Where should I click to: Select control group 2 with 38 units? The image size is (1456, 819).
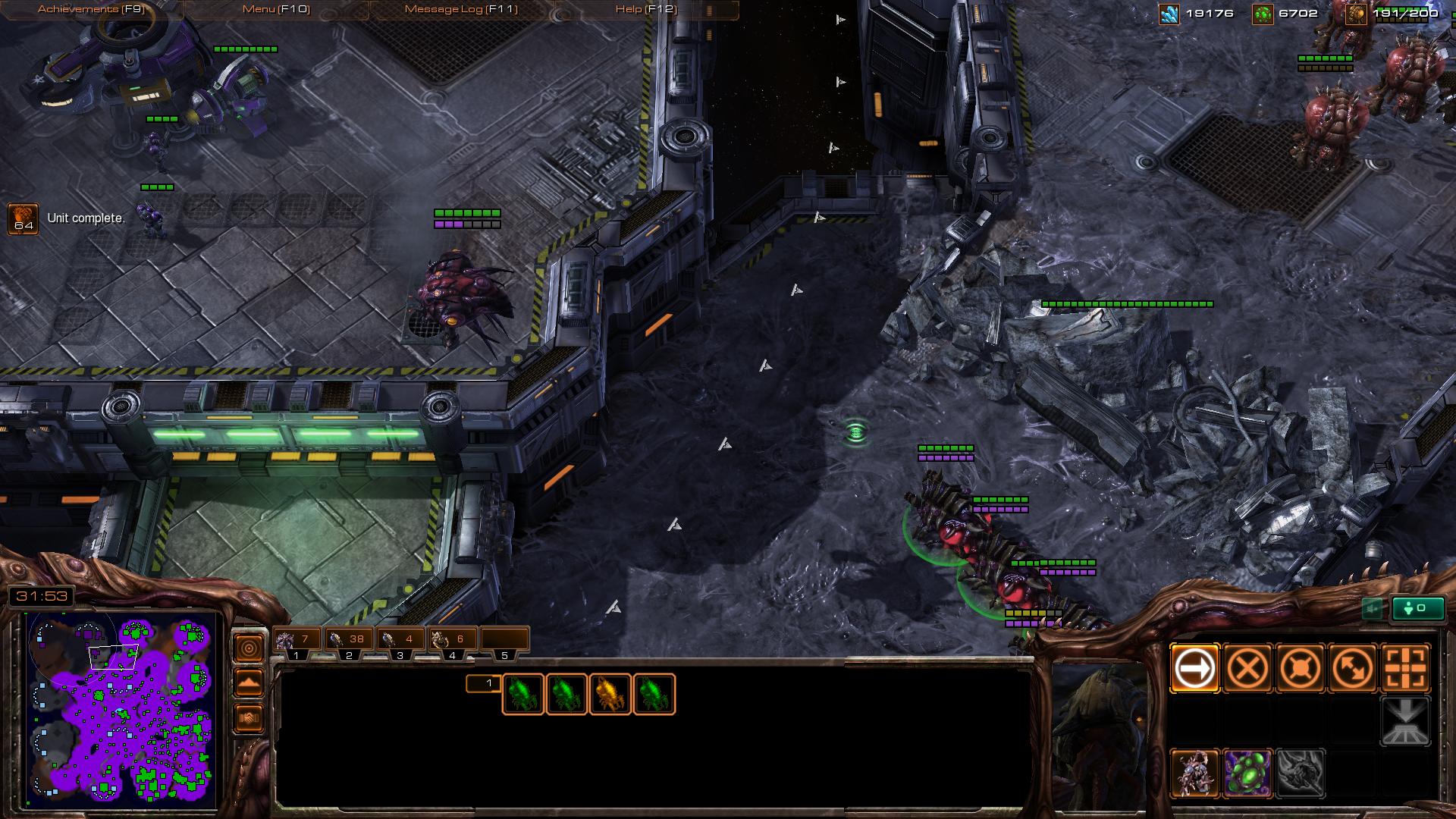click(x=349, y=640)
